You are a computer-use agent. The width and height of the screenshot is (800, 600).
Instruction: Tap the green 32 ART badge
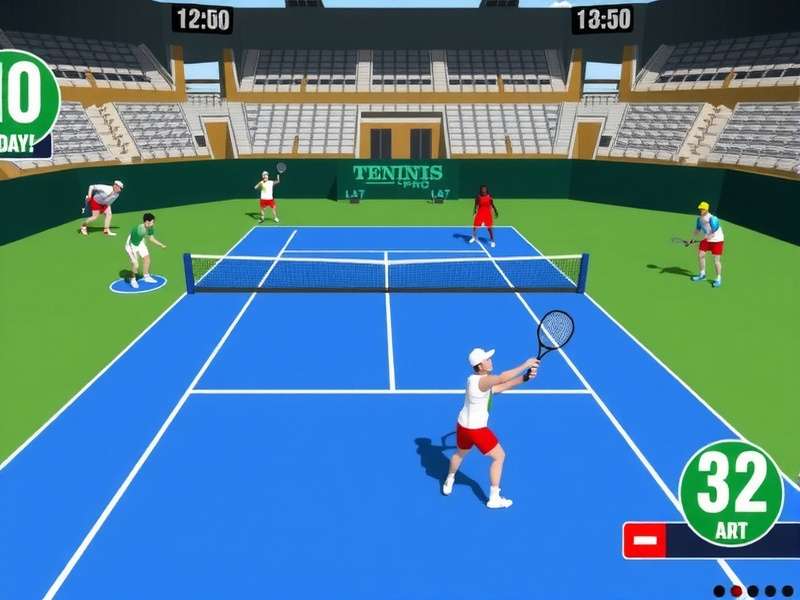click(731, 493)
